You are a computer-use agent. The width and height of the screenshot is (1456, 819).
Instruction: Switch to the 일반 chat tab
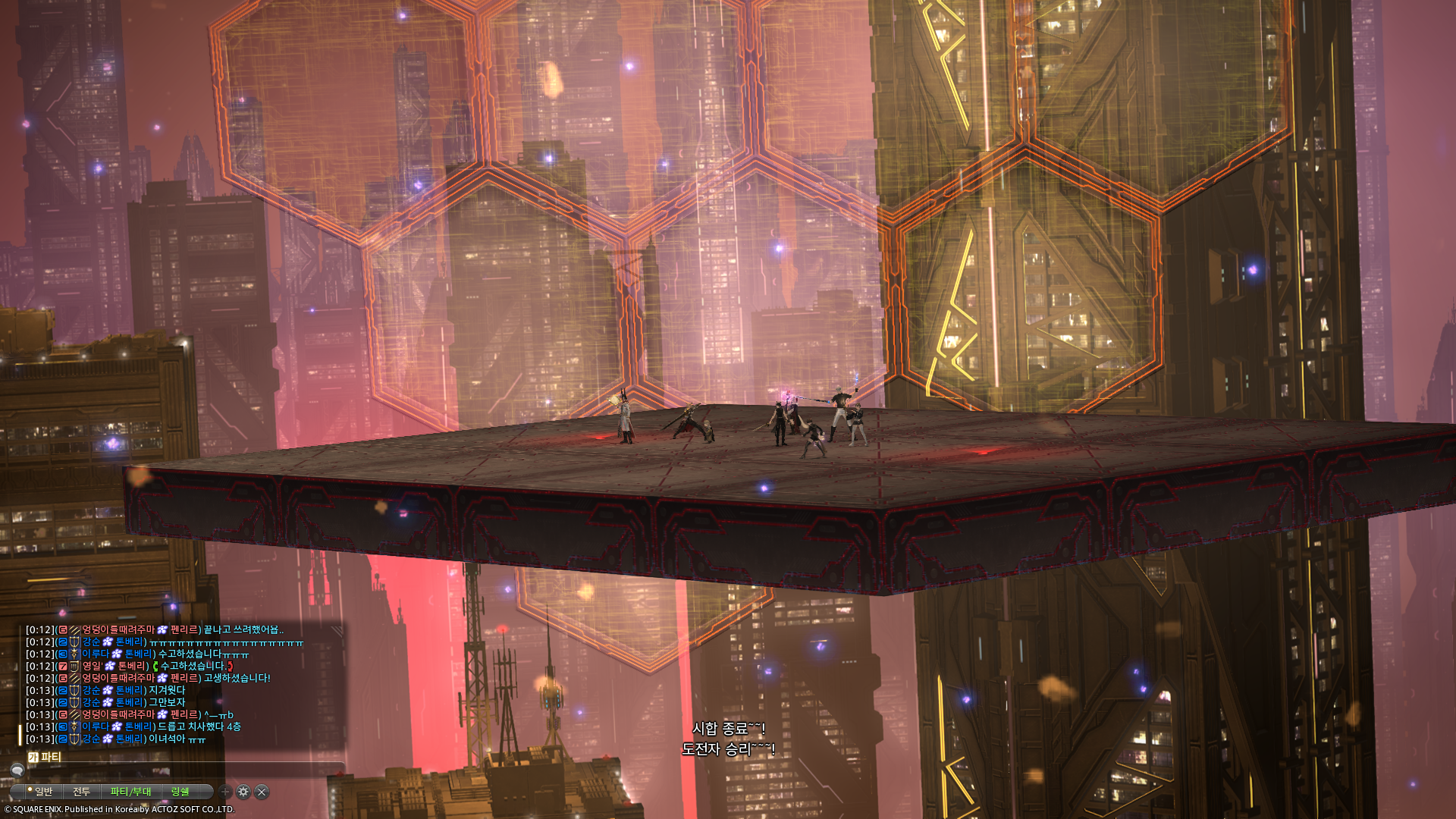click(x=43, y=792)
